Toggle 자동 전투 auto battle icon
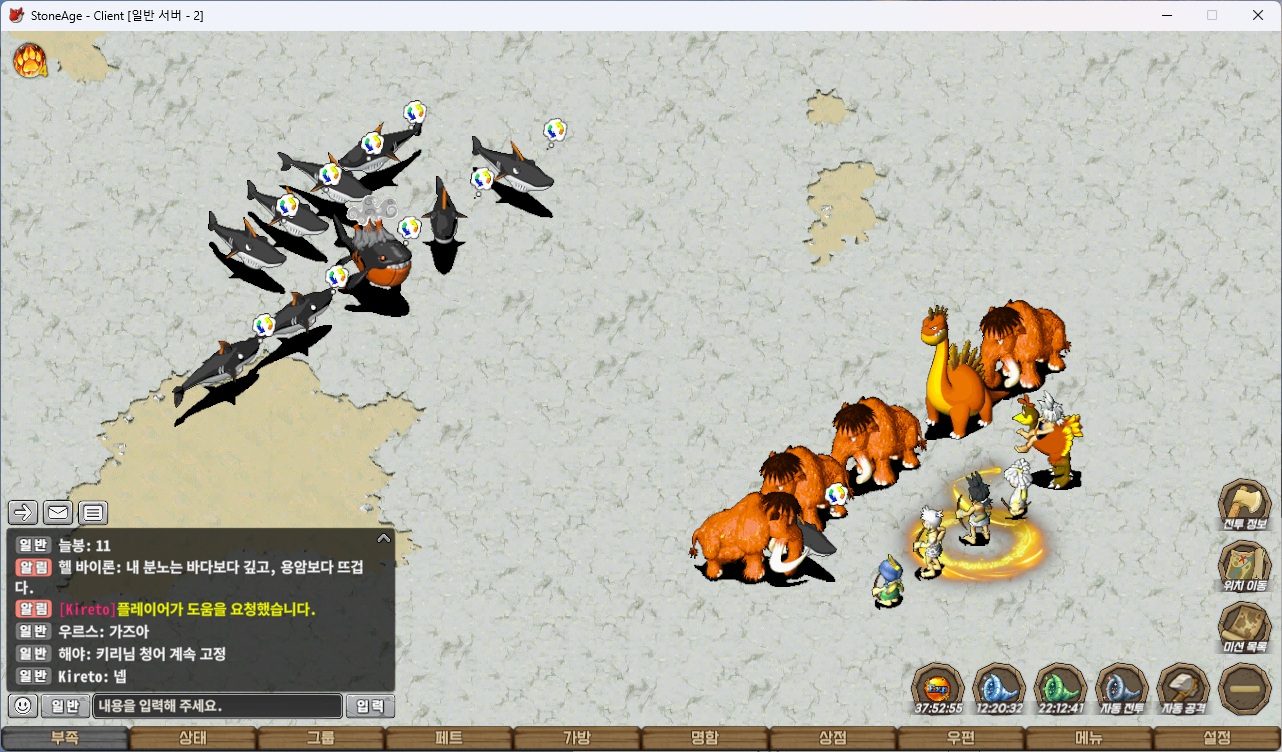 [x=1122, y=687]
